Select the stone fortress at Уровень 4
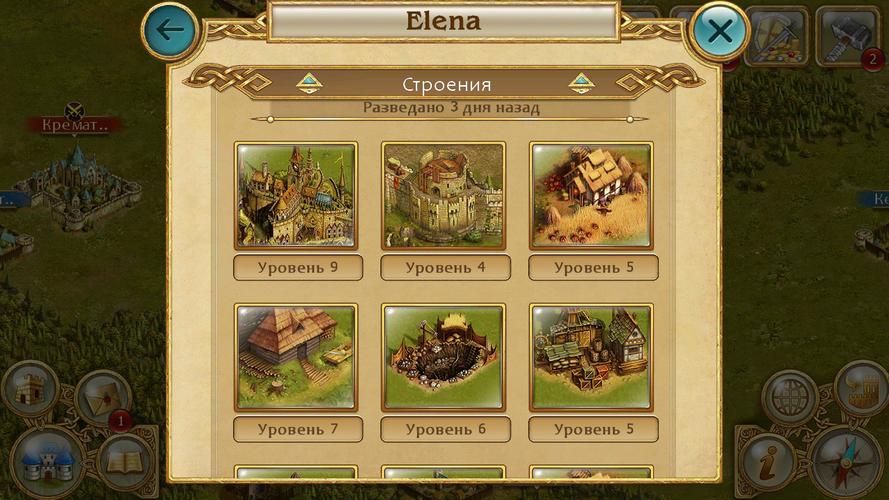 (443, 195)
